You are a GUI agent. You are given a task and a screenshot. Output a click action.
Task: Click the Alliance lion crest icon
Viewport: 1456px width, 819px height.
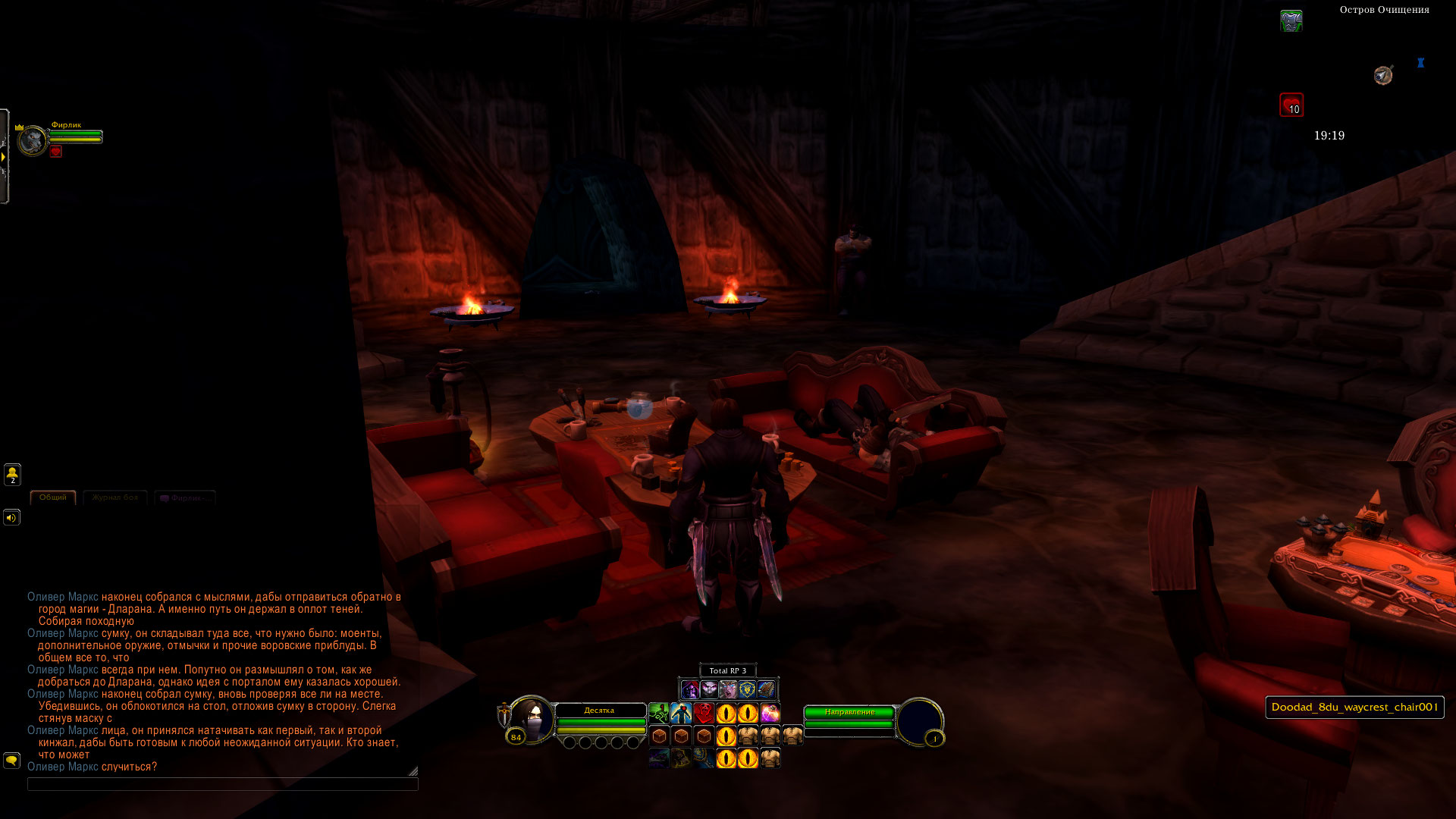[x=747, y=689]
